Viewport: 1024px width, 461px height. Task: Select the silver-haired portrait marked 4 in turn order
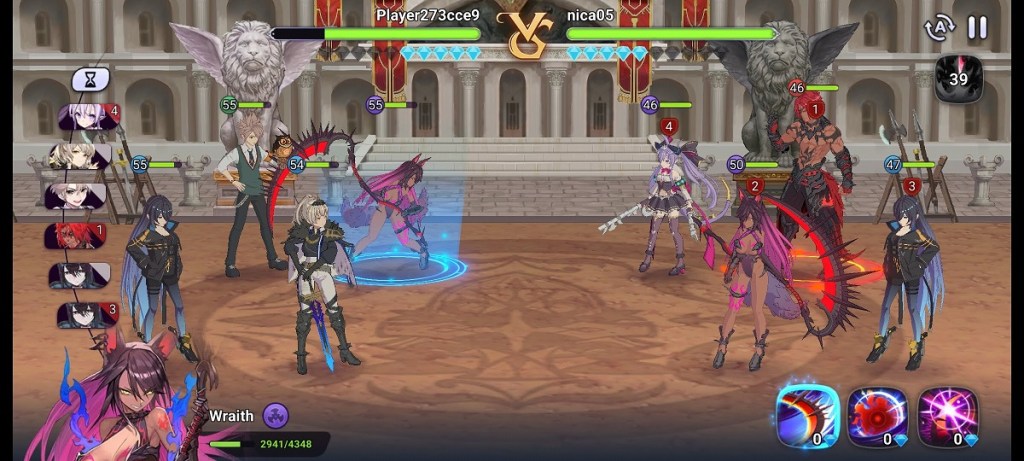86,118
